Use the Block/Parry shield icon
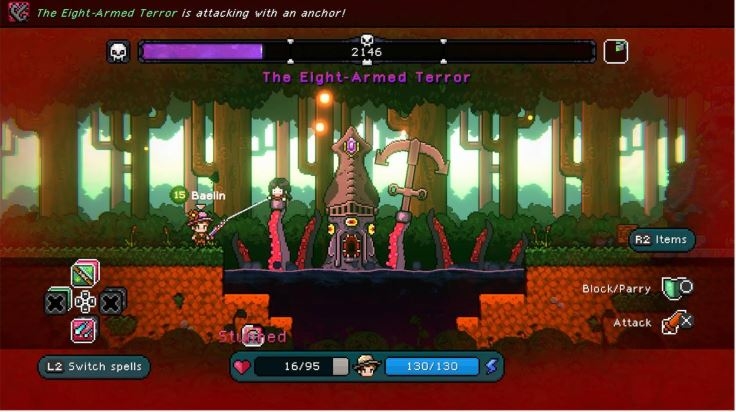736x412 pixels. pyautogui.click(x=677, y=289)
